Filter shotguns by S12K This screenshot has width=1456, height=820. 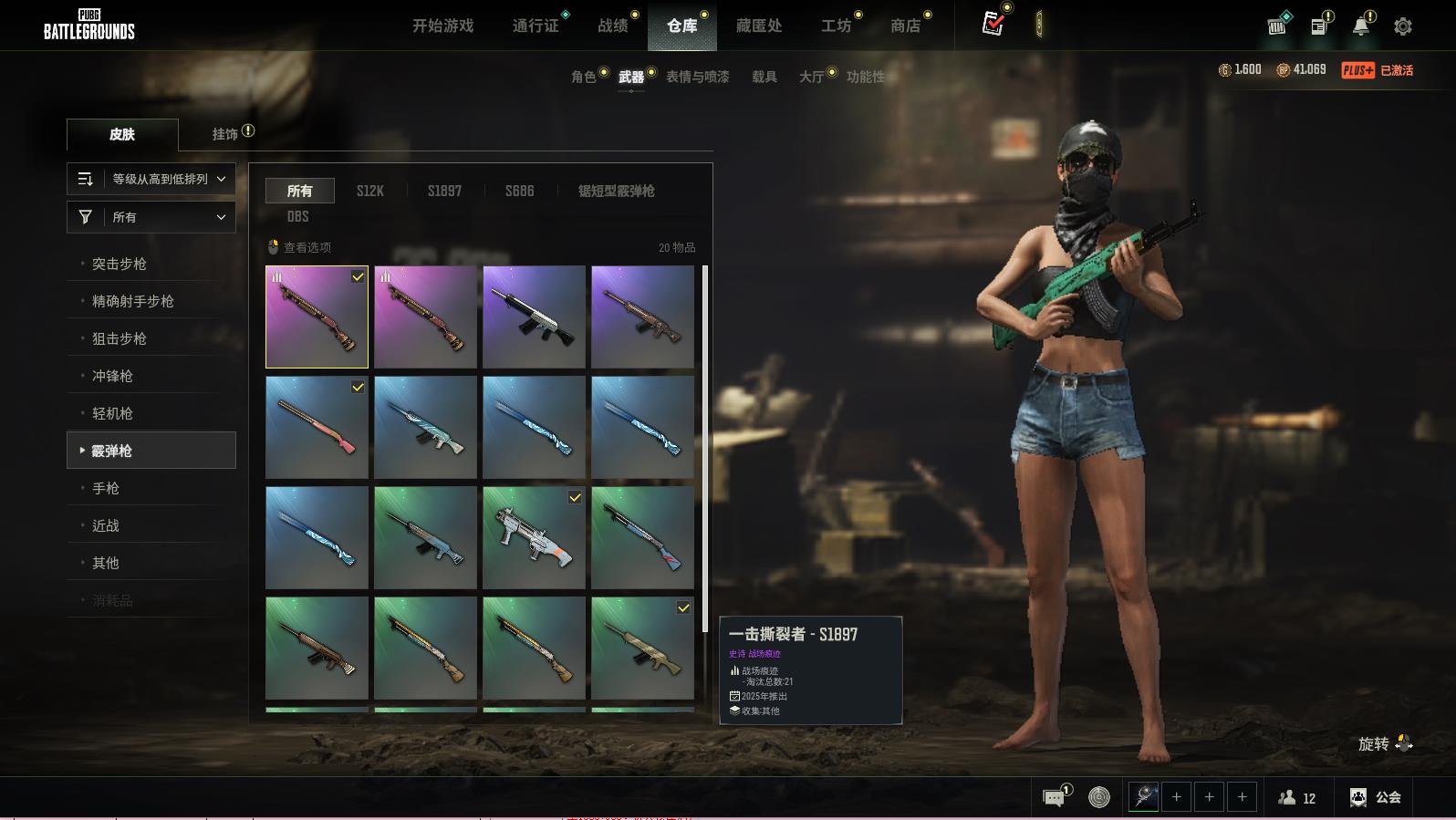click(x=369, y=191)
